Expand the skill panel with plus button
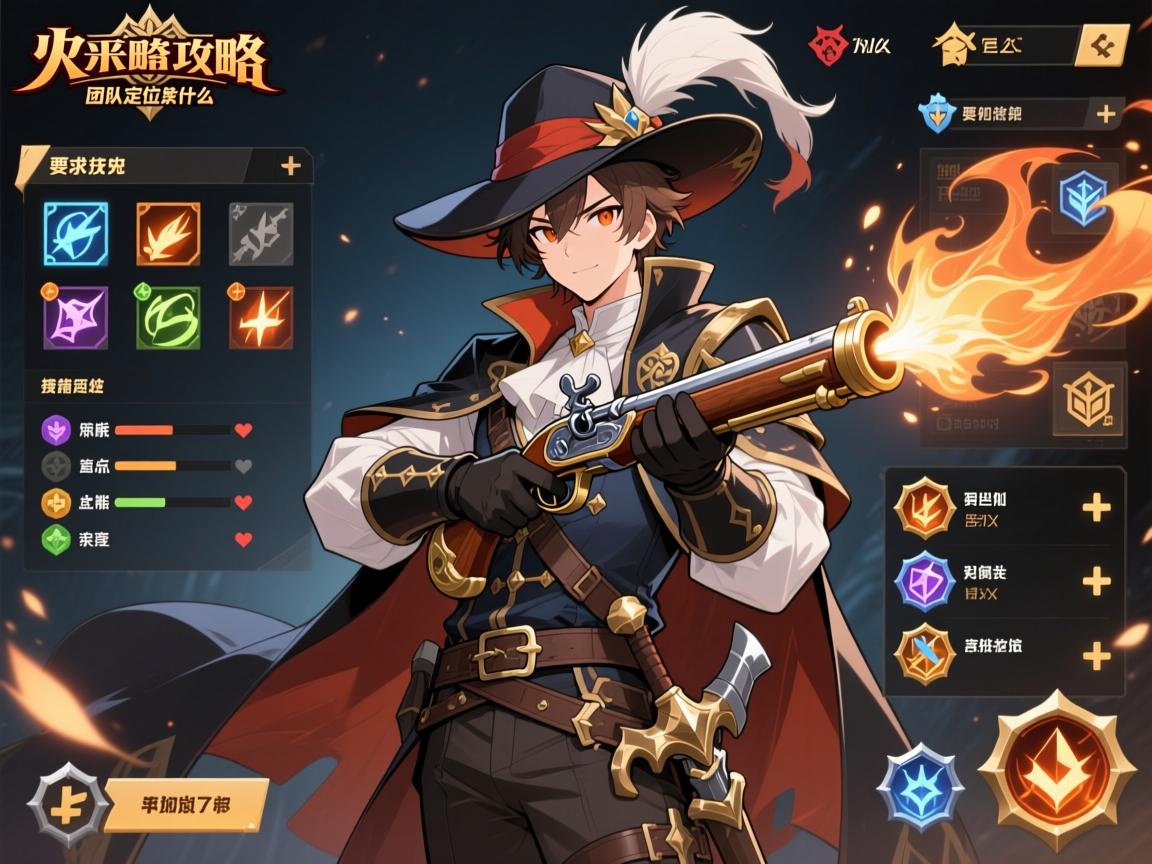1152x864 pixels. tap(290, 166)
